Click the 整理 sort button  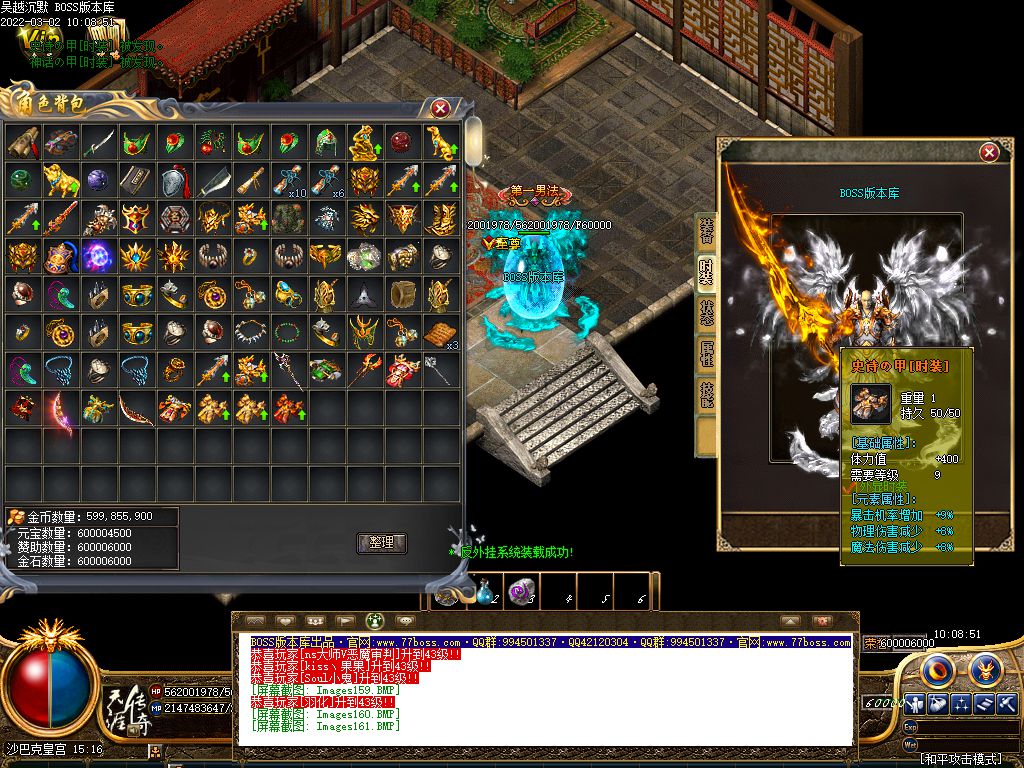pyautogui.click(x=381, y=543)
